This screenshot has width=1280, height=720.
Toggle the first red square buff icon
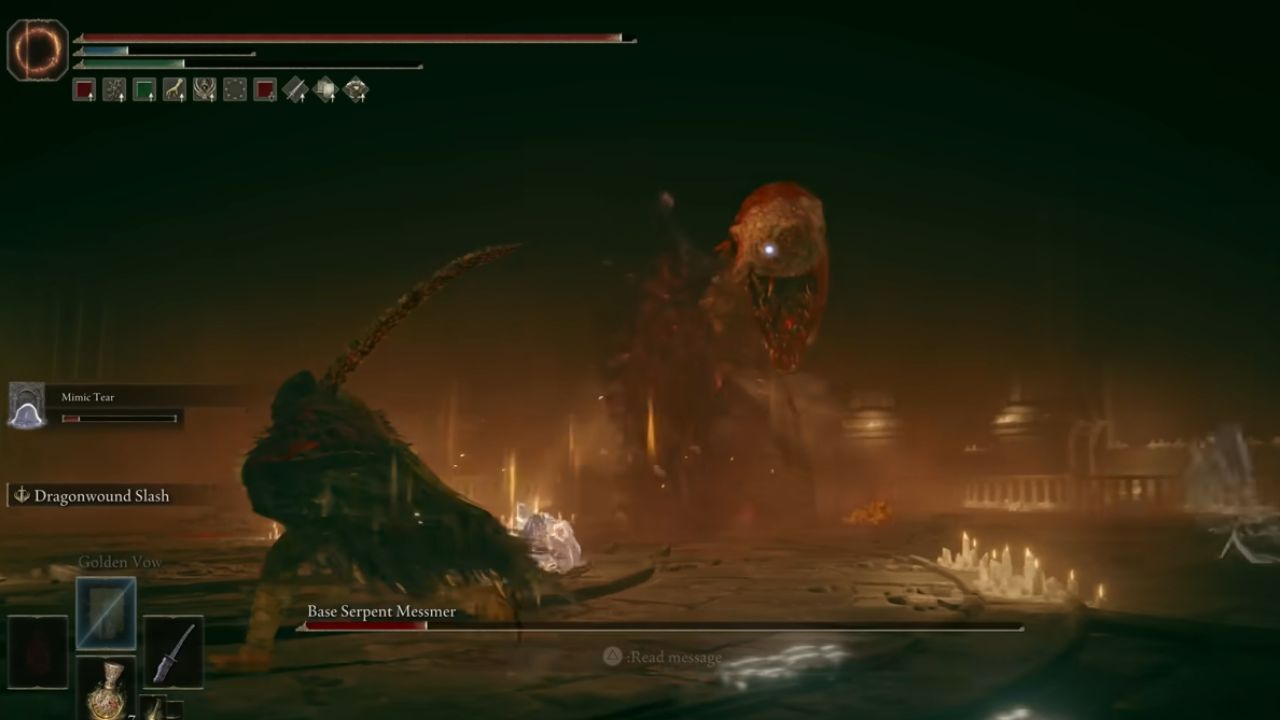pos(84,89)
